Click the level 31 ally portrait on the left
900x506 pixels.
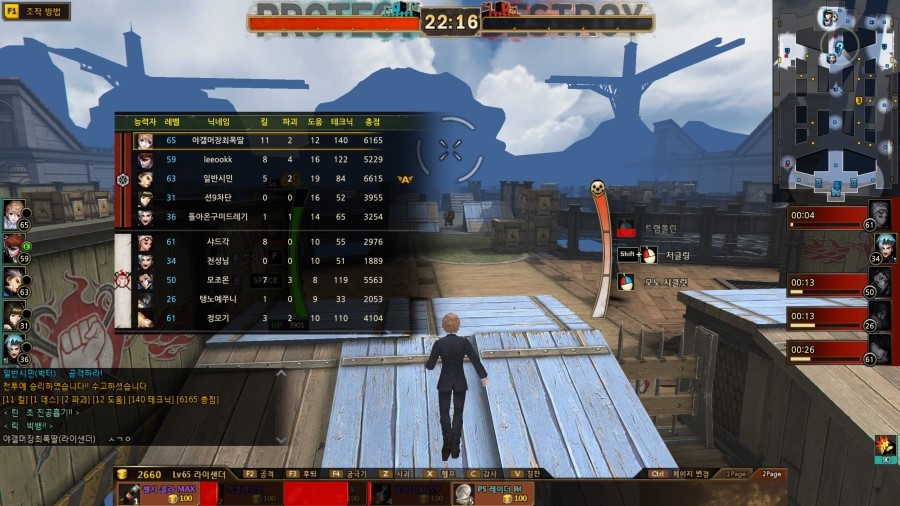tap(14, 316)
